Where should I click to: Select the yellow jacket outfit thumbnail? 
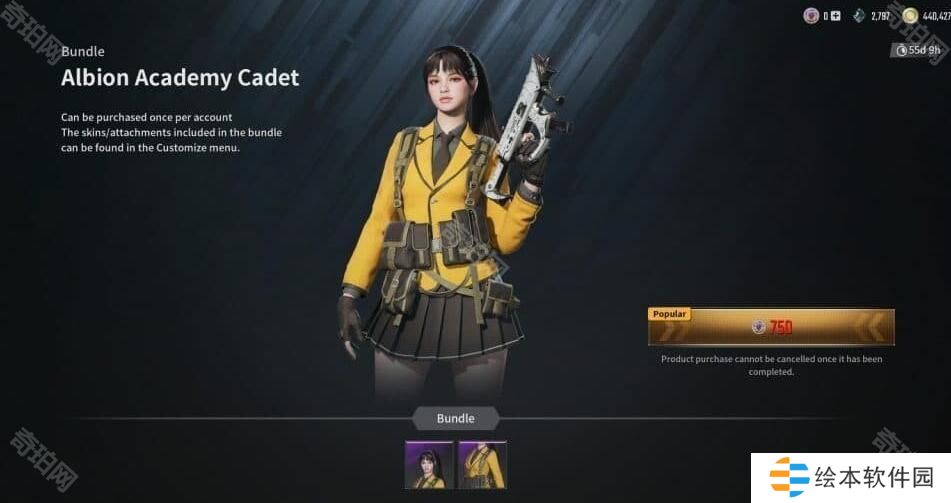click(482, 465)
